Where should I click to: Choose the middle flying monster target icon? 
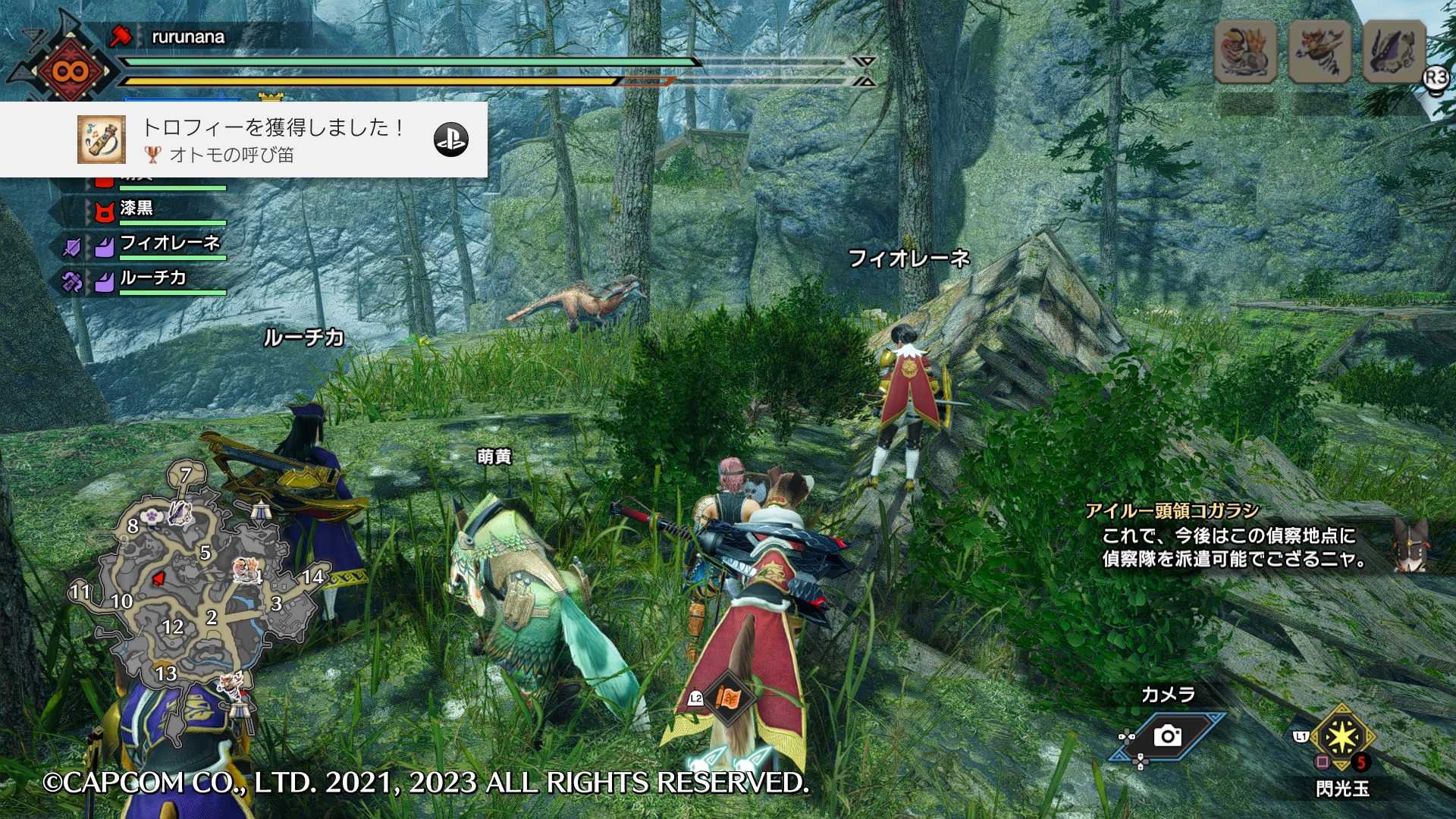[1319, 51]
